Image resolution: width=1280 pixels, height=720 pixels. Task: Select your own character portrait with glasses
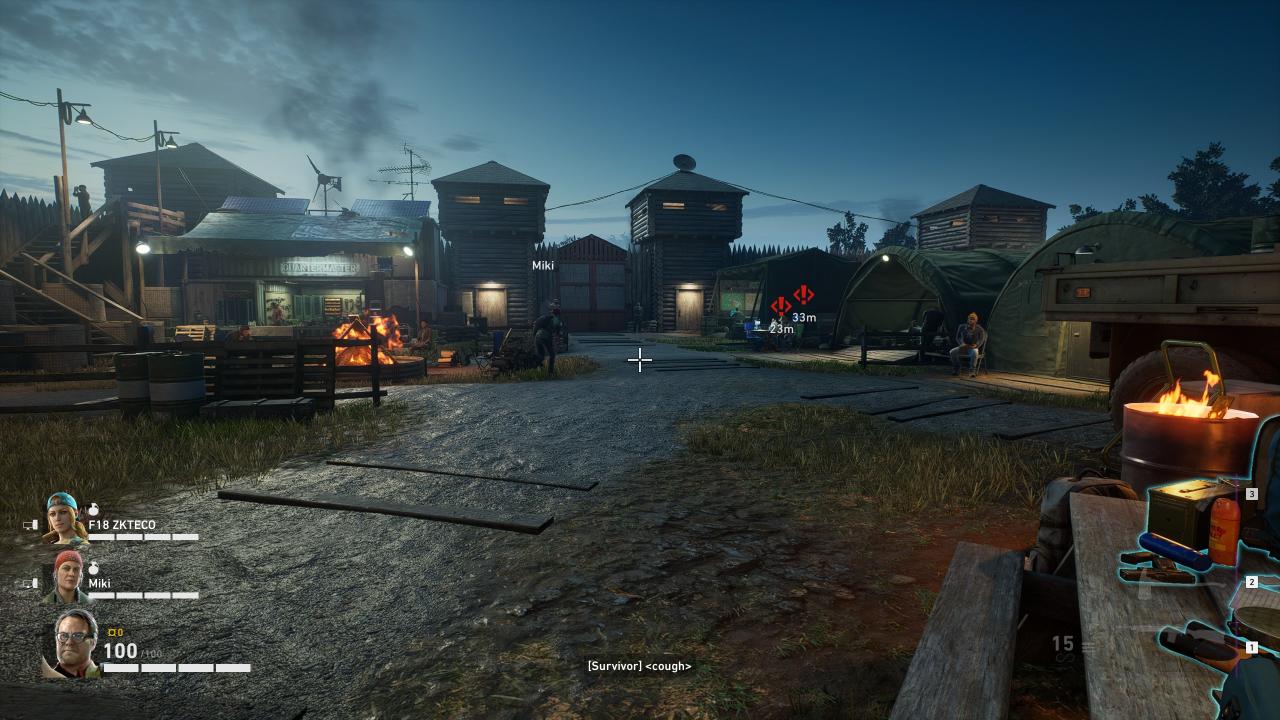point(72,644)
